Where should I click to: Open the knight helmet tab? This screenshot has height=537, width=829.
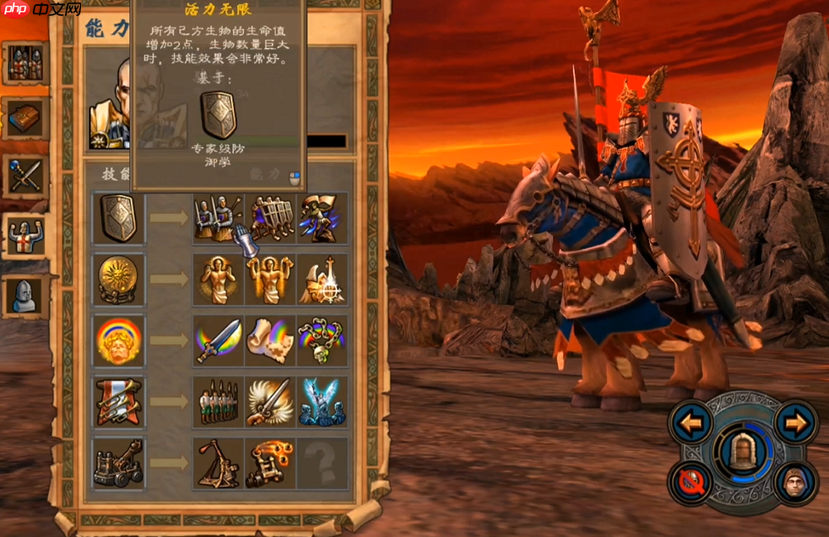click(x=23, y=294)
